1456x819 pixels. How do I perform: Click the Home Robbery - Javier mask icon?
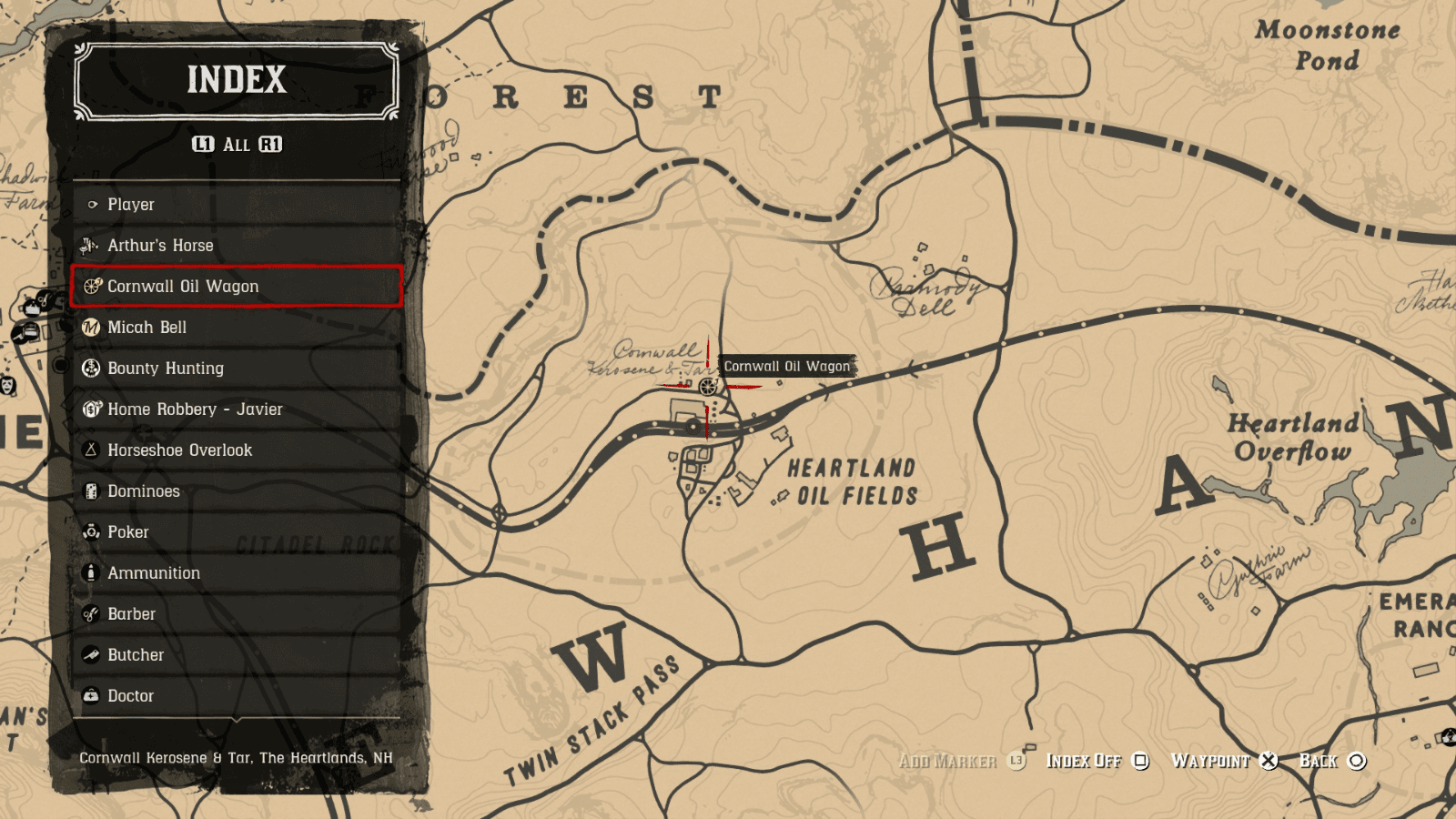[91, 409]
